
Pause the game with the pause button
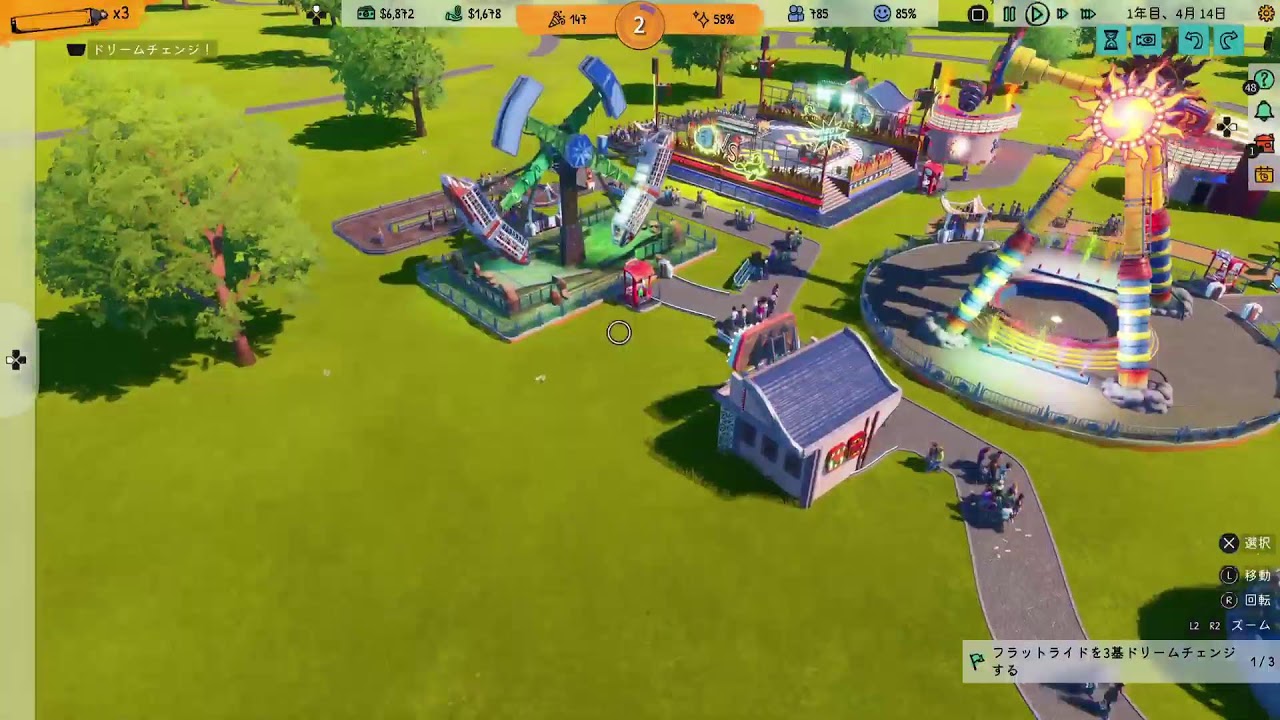tap(1009, 14)
